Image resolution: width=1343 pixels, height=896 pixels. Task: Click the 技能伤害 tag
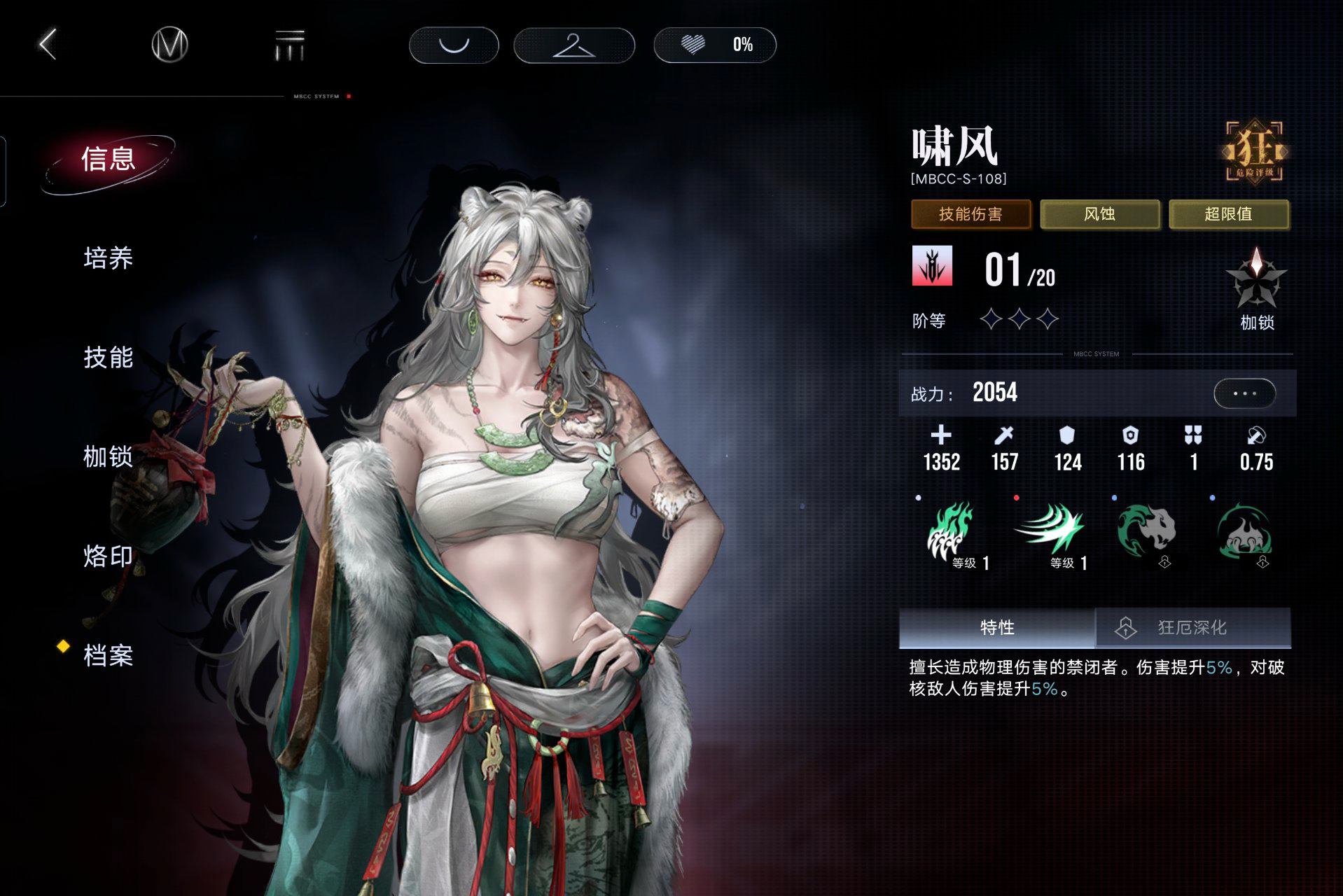[x=970, y=214]
